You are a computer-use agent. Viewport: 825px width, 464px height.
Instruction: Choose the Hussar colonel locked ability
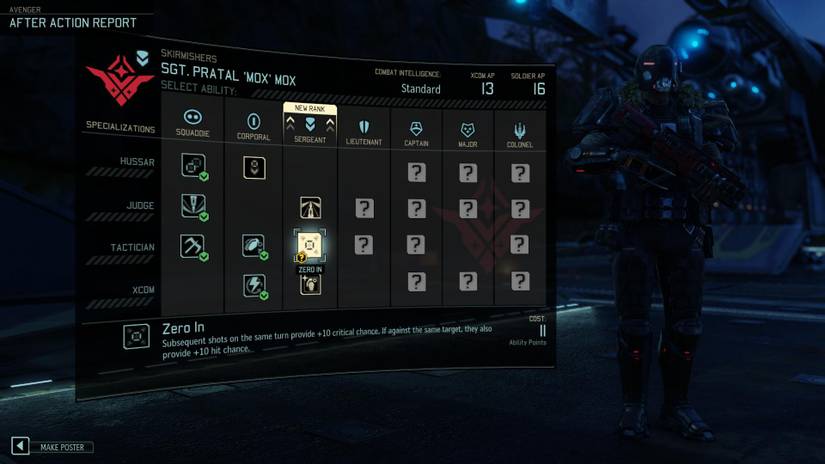pyautogui.click(x=520, y=173)
